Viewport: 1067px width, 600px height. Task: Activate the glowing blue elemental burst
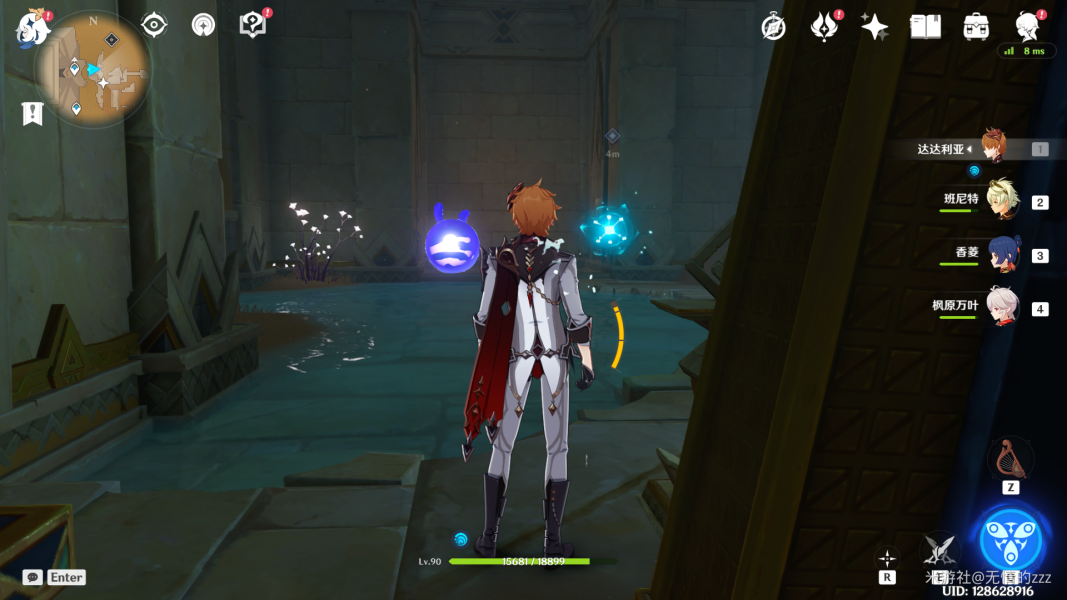pos(1011,540)
